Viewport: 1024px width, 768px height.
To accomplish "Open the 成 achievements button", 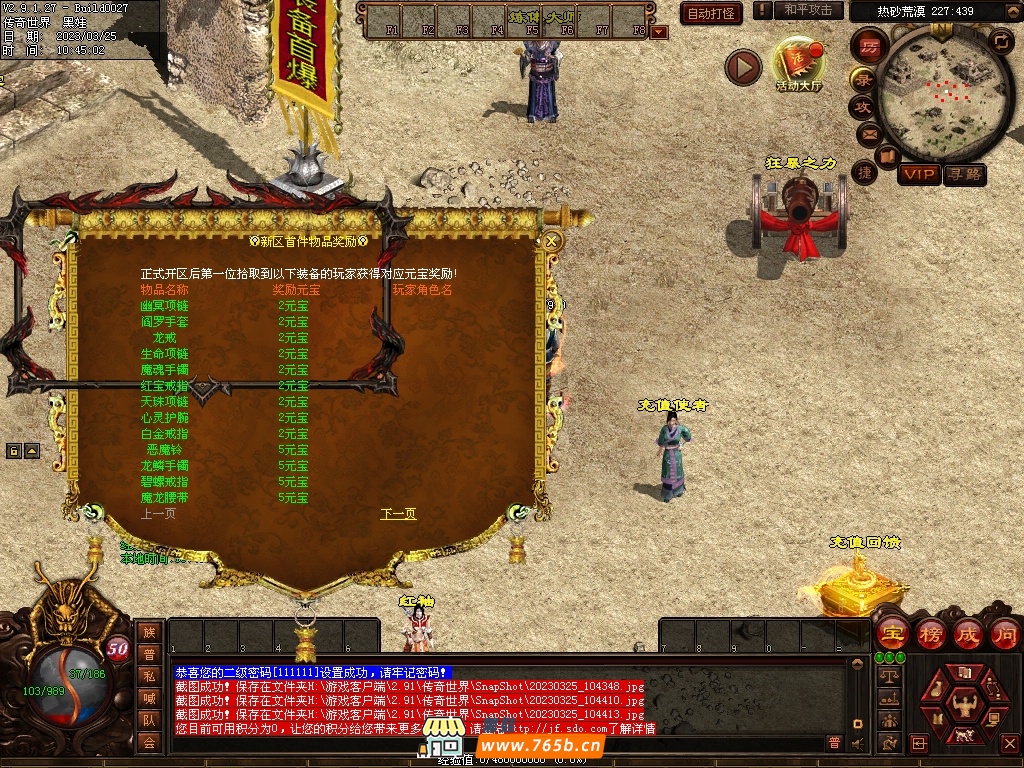I will tap(968, 633).
